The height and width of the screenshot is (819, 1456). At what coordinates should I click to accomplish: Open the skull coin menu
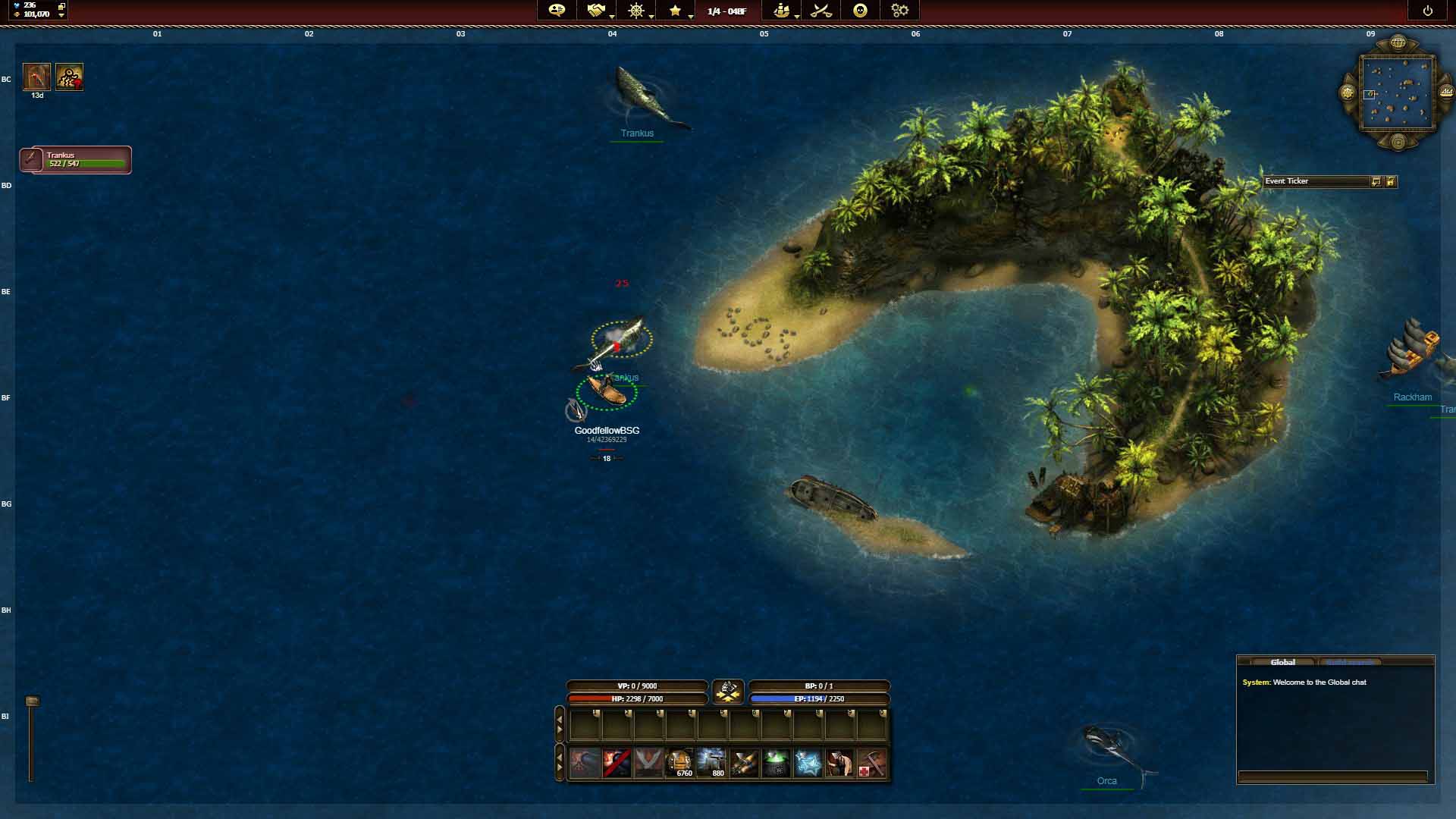pos(860,11)
